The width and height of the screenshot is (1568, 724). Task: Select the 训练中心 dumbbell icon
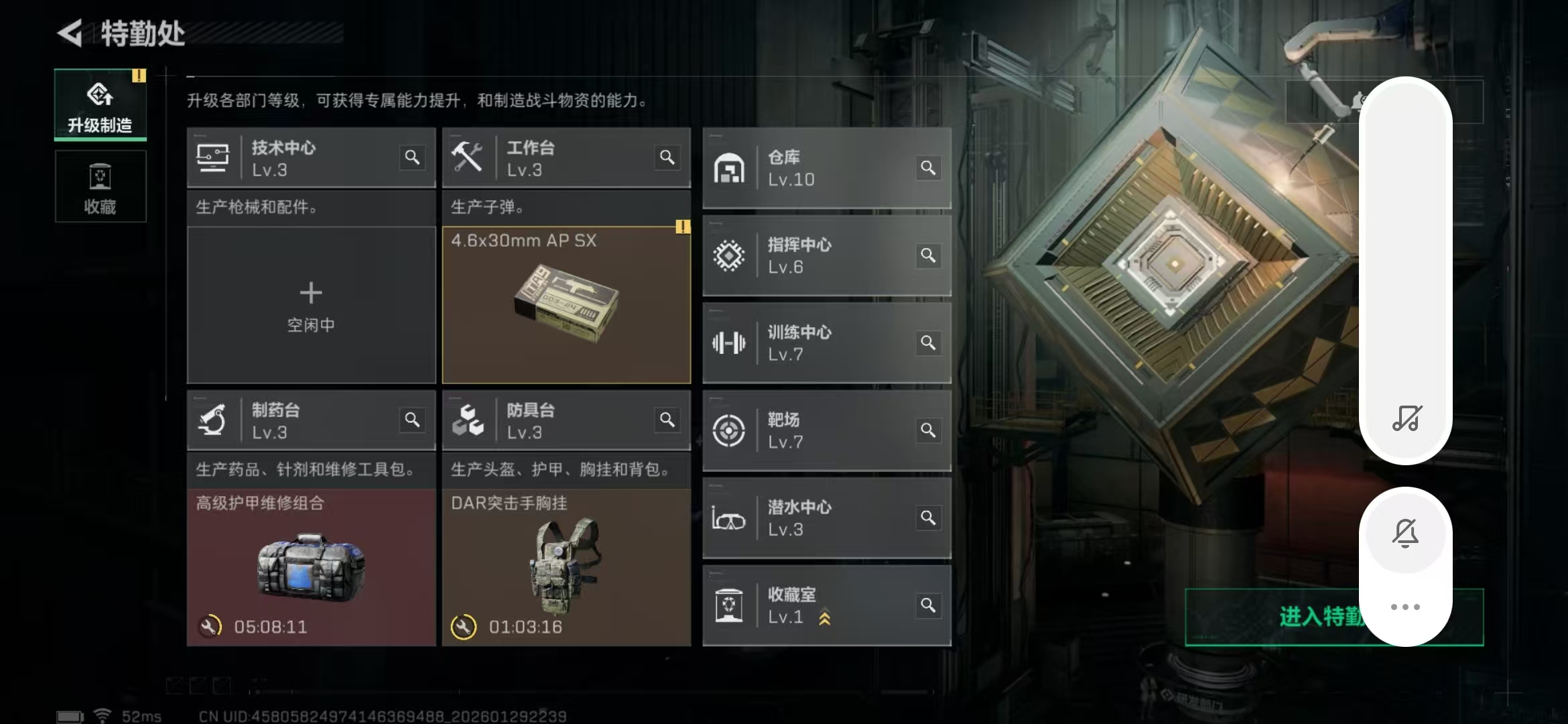(x=730, y=343)
